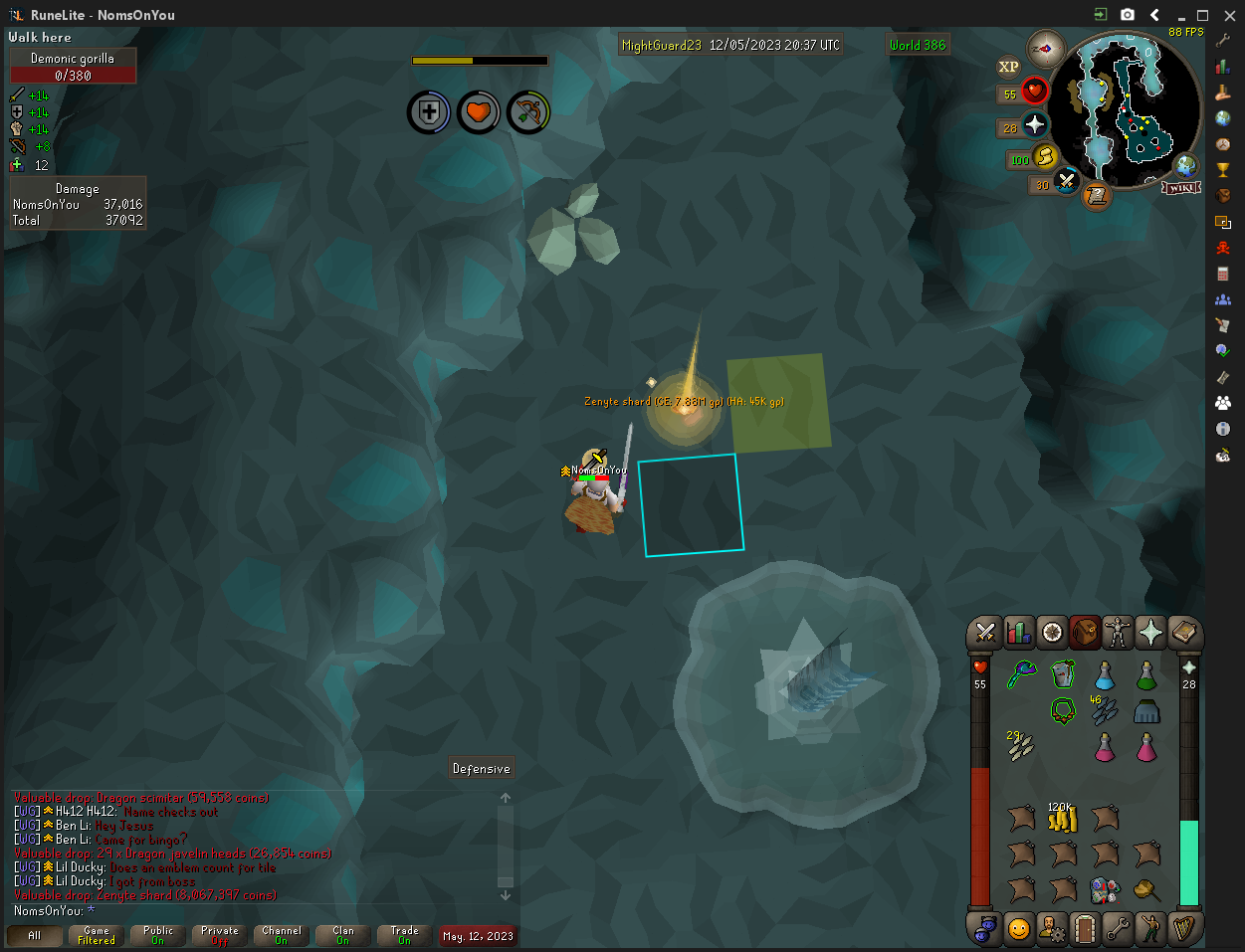
Task: Toggle the quick-prayers orb
Action: (x=1035, y=125)
